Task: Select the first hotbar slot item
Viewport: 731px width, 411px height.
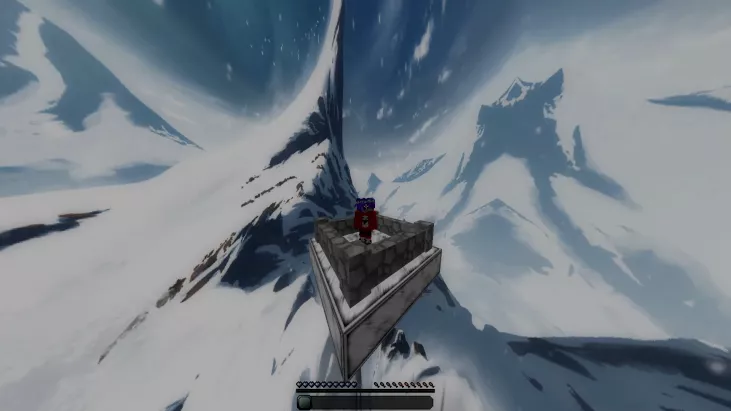Action: pos(304,402)
